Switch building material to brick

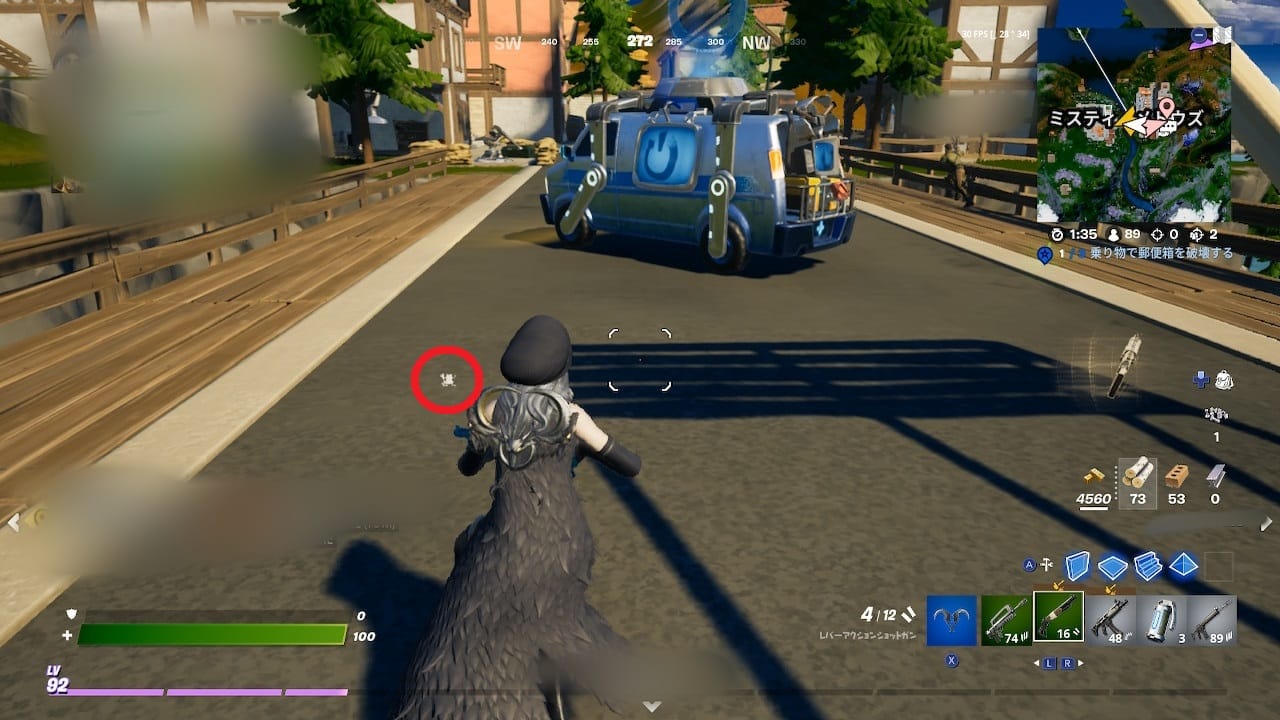pyautogui.click(x=1177, y=476)
